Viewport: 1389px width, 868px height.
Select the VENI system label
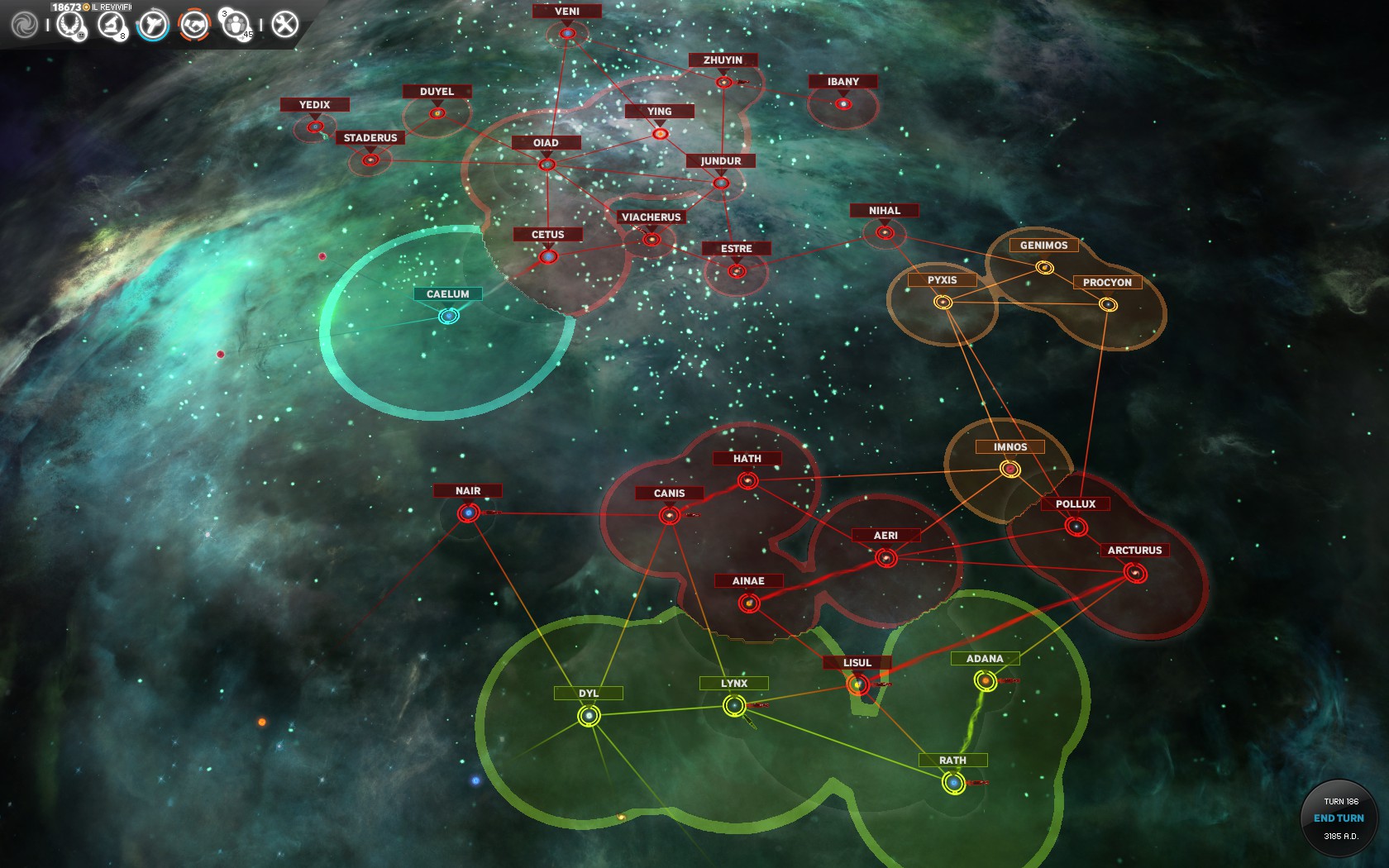point(566,12)
